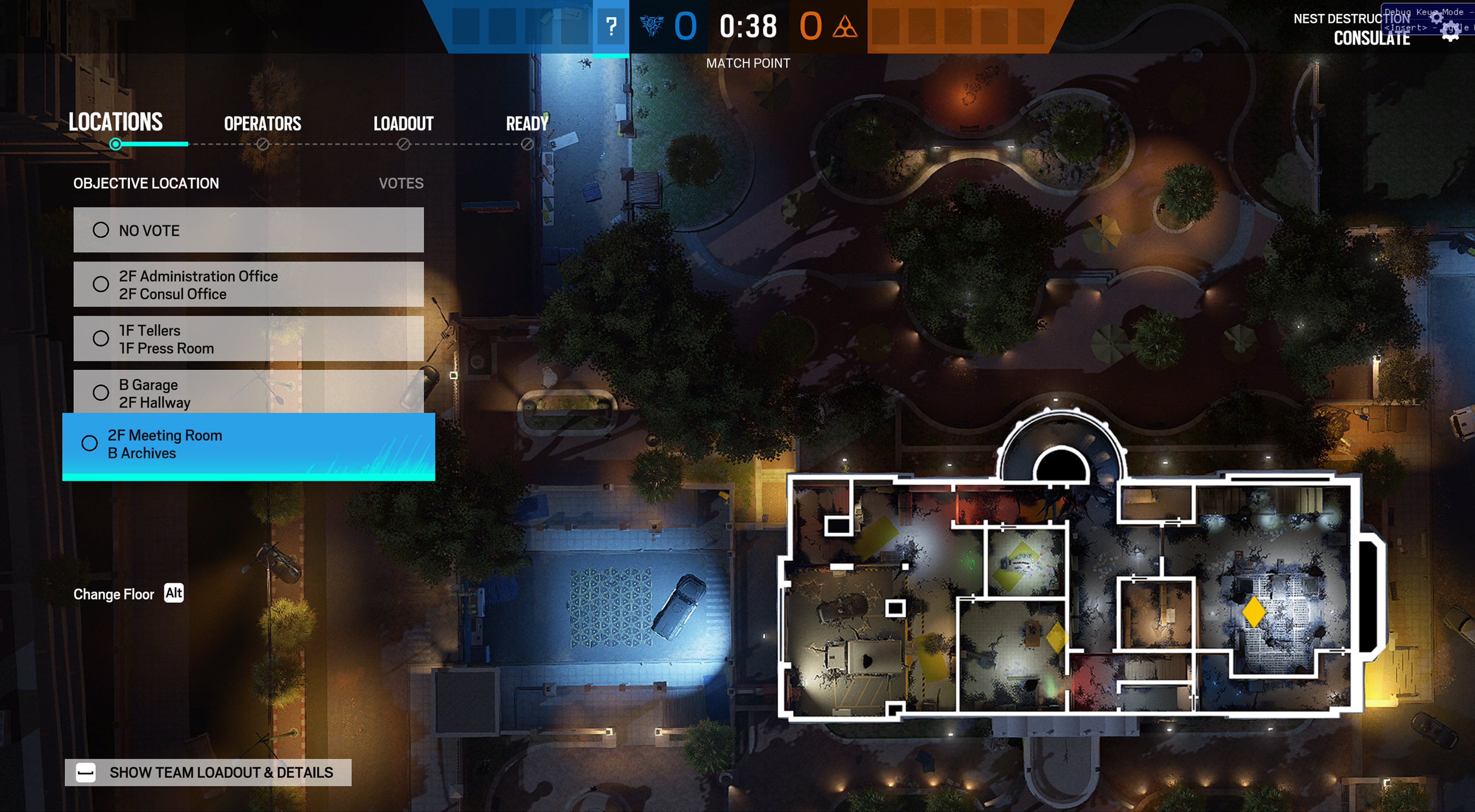
Task: Select the No Vote option
Action: point(248,230)
